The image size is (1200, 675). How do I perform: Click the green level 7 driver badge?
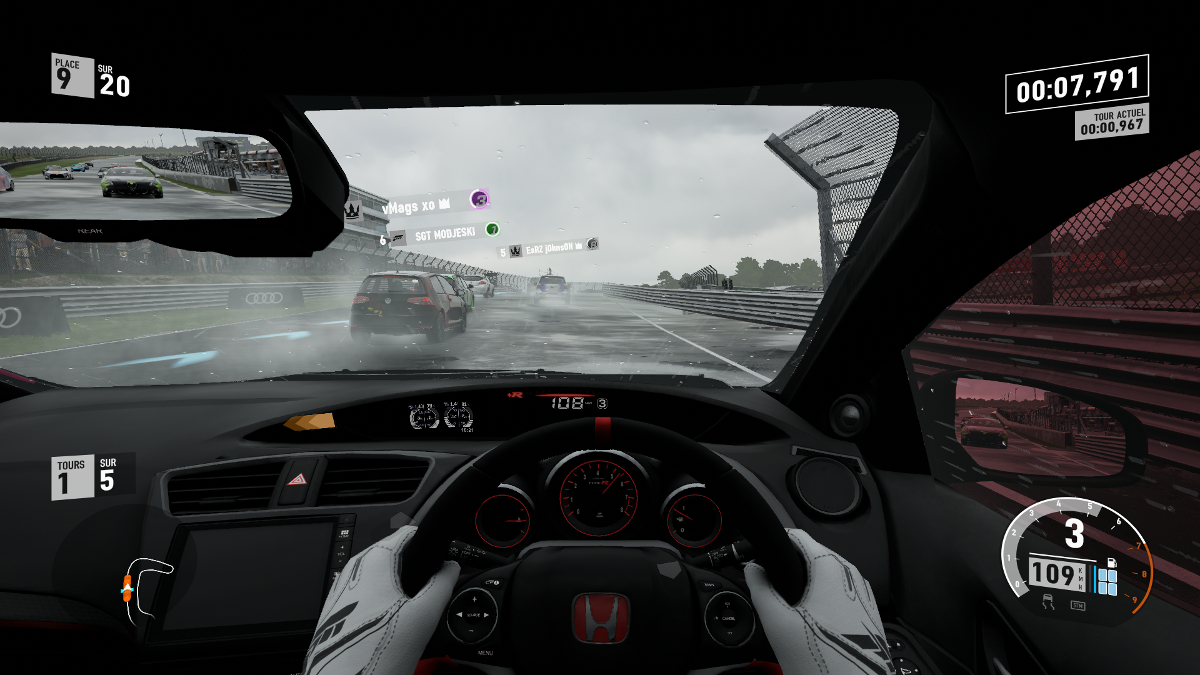492,229
